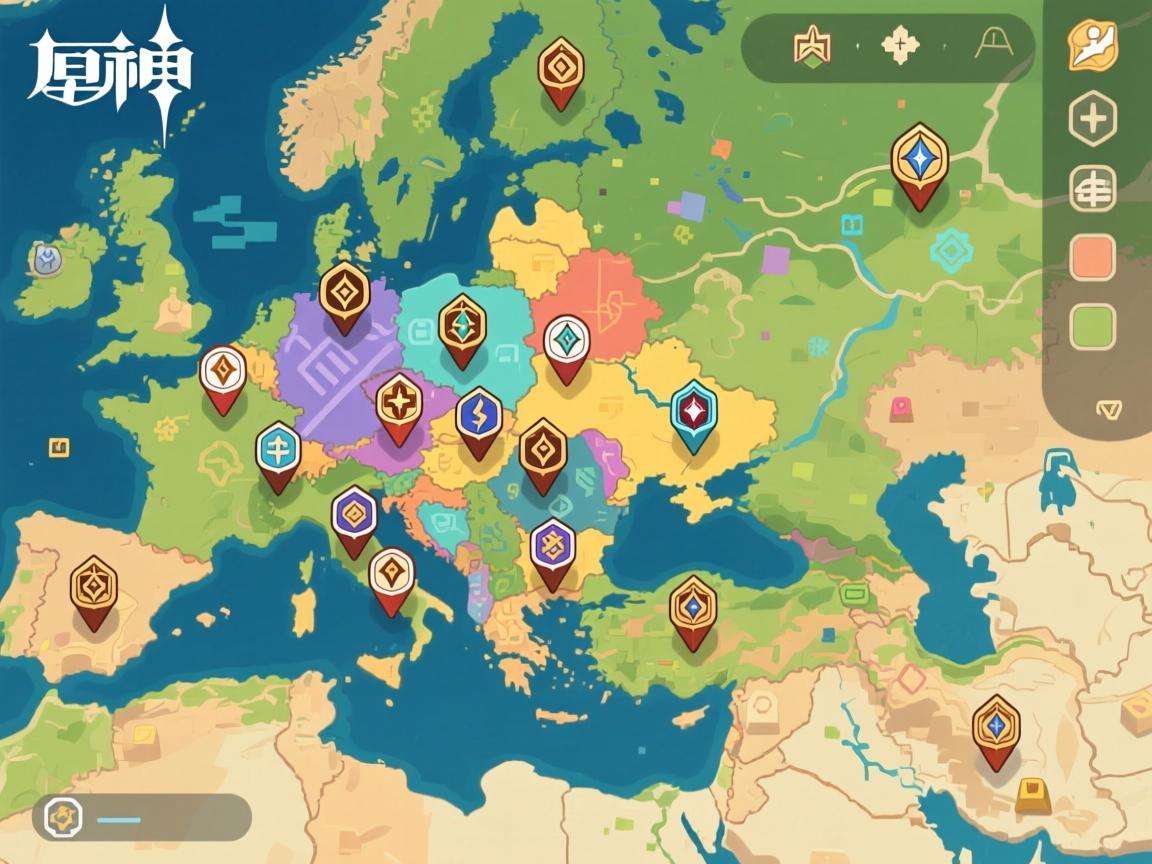Image resolution: width=1152 pixels, height=864 pixels.
Task: Open the tent outline icon in top bar
Action: 996,45
